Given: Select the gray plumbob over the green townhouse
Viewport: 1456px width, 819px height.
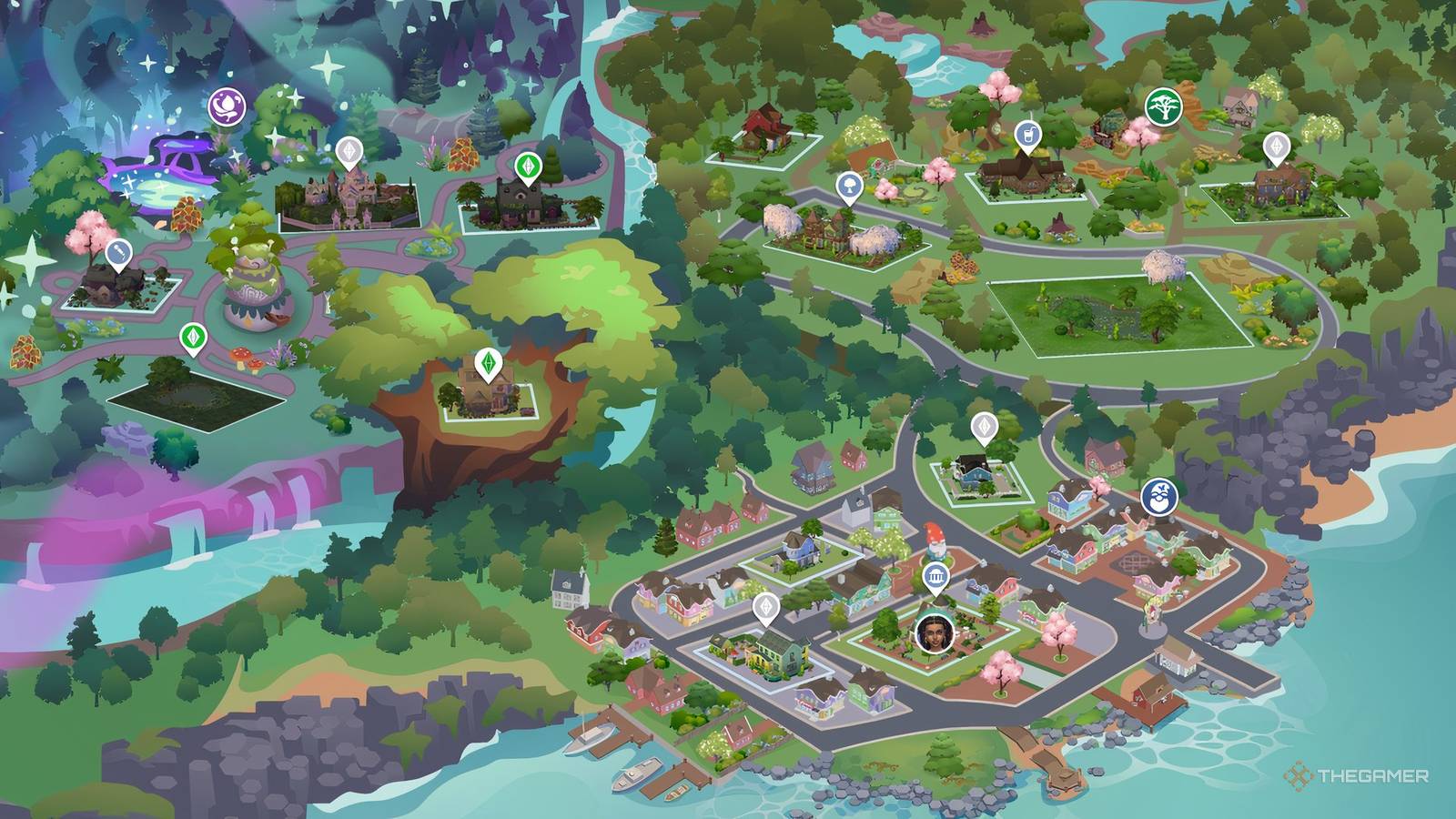Looking at the screenshot, I should pyautogui.click(x=767, y=608).
